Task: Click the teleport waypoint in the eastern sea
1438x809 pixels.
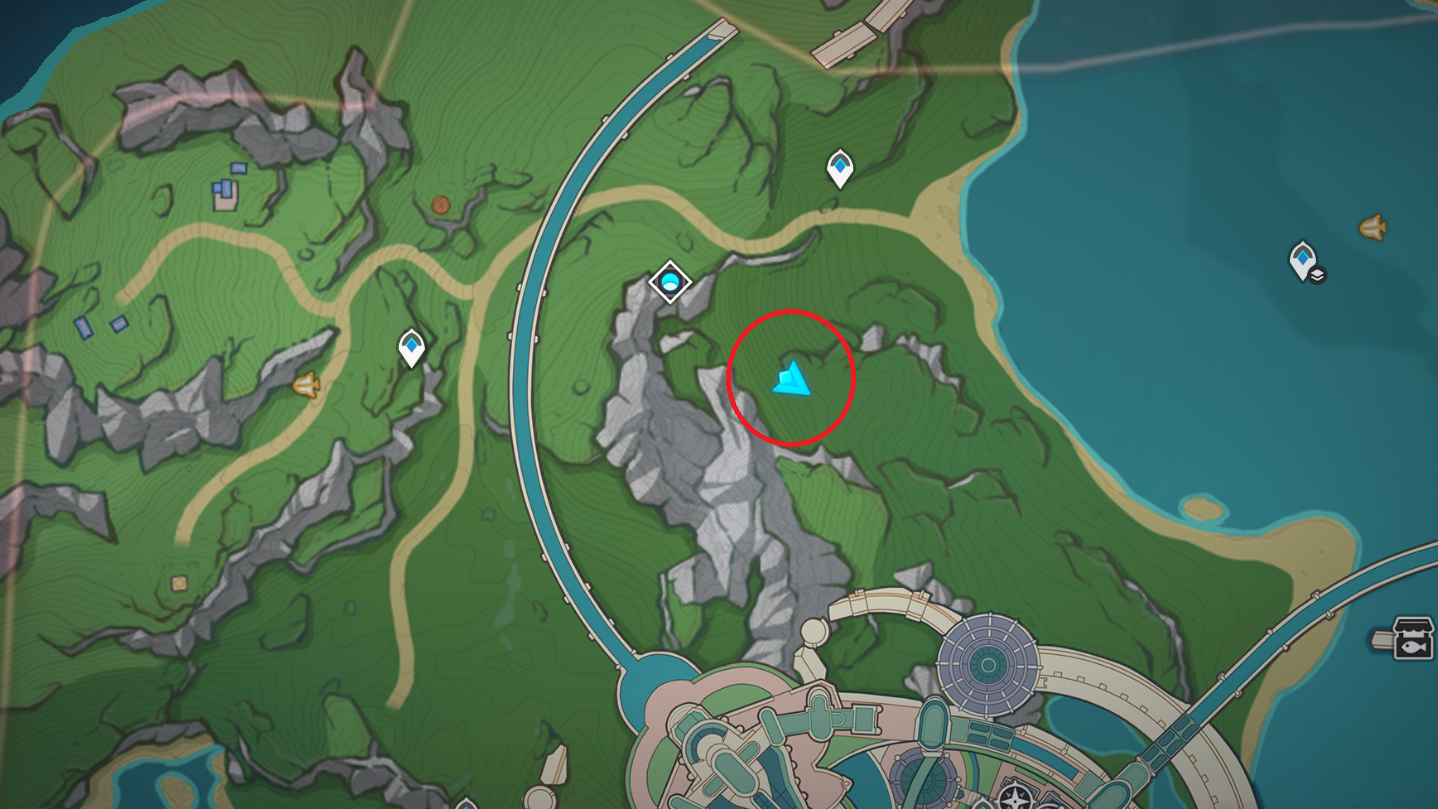Action: click(x=1303, y=257)
